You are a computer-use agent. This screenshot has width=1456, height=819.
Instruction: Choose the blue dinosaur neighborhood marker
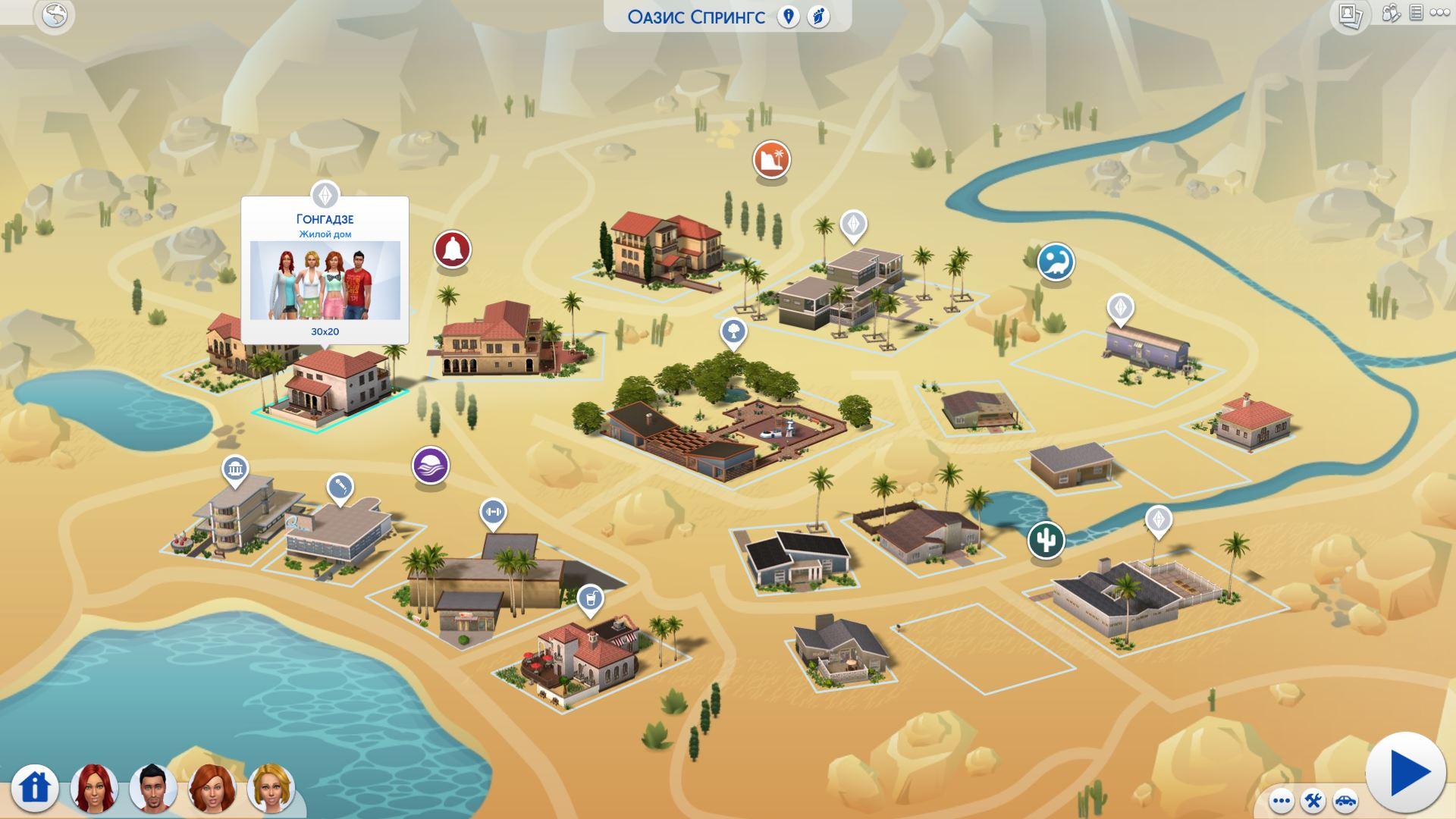(1055, 262)
